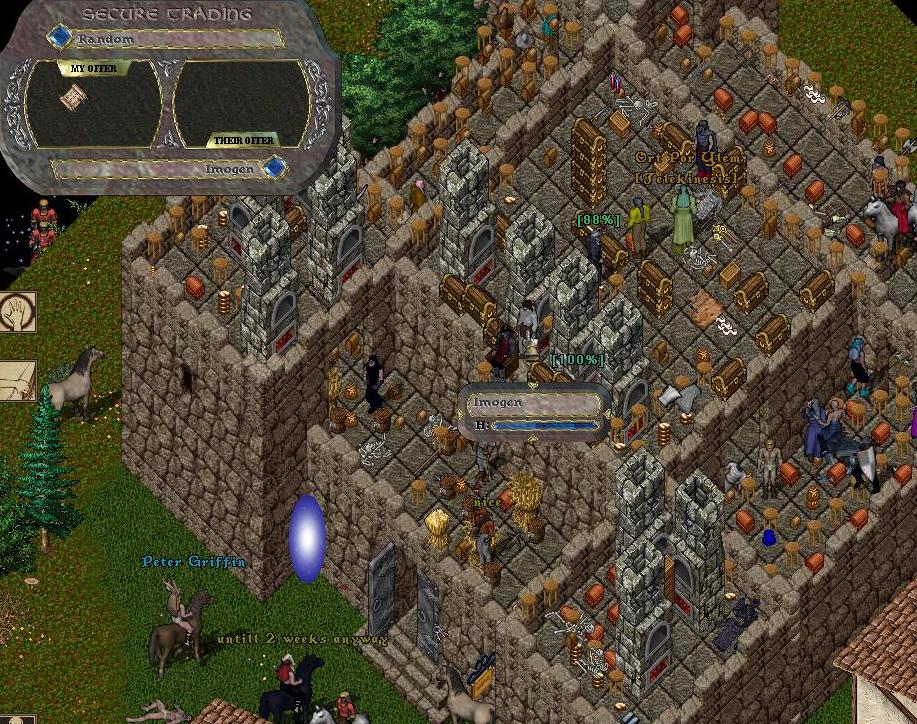Use the parchment sketch icon below the hand
Screen dimensions: 917x724
point(17,381)
